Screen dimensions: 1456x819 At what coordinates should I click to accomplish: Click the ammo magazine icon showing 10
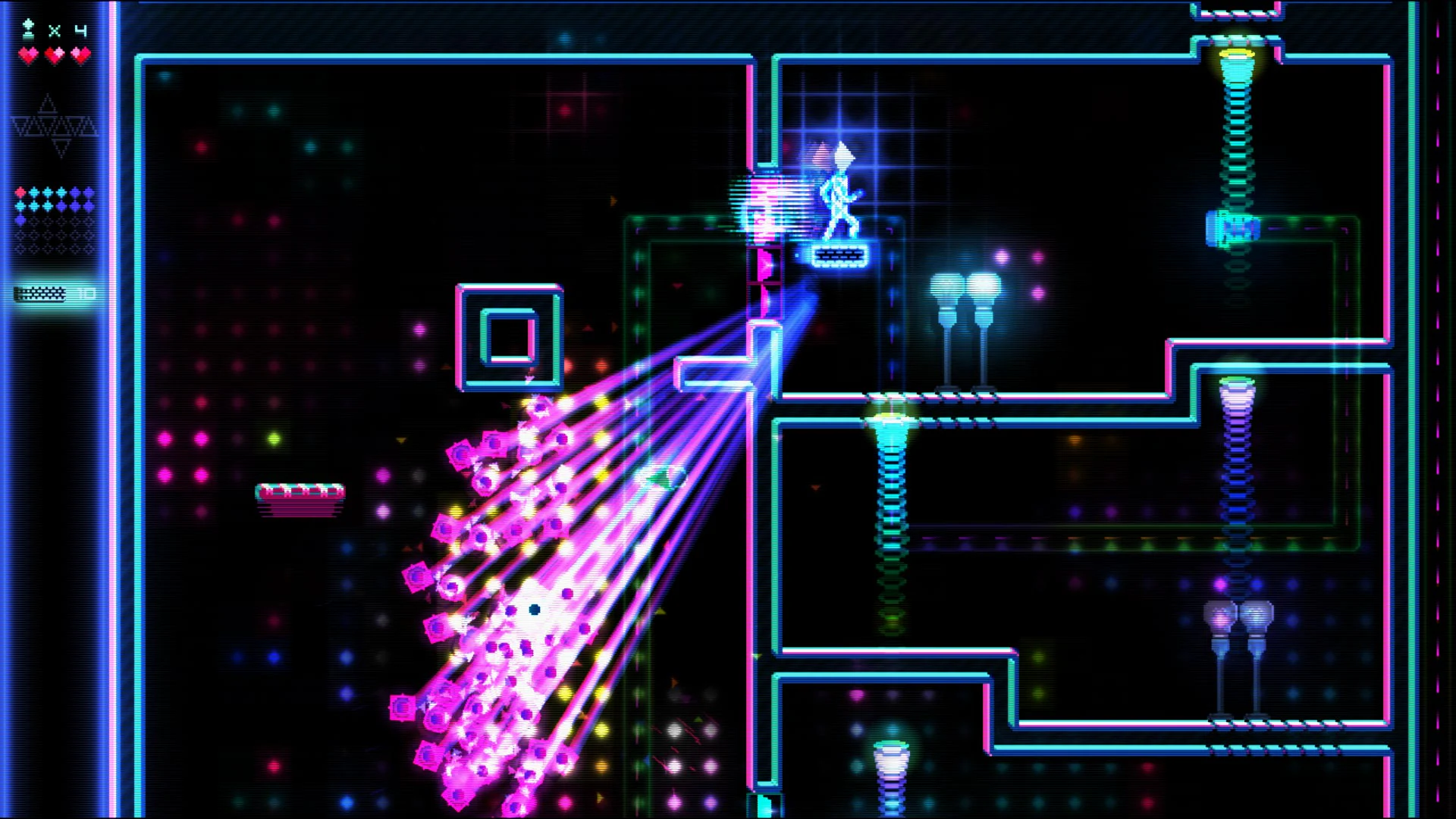coord(42,292)
